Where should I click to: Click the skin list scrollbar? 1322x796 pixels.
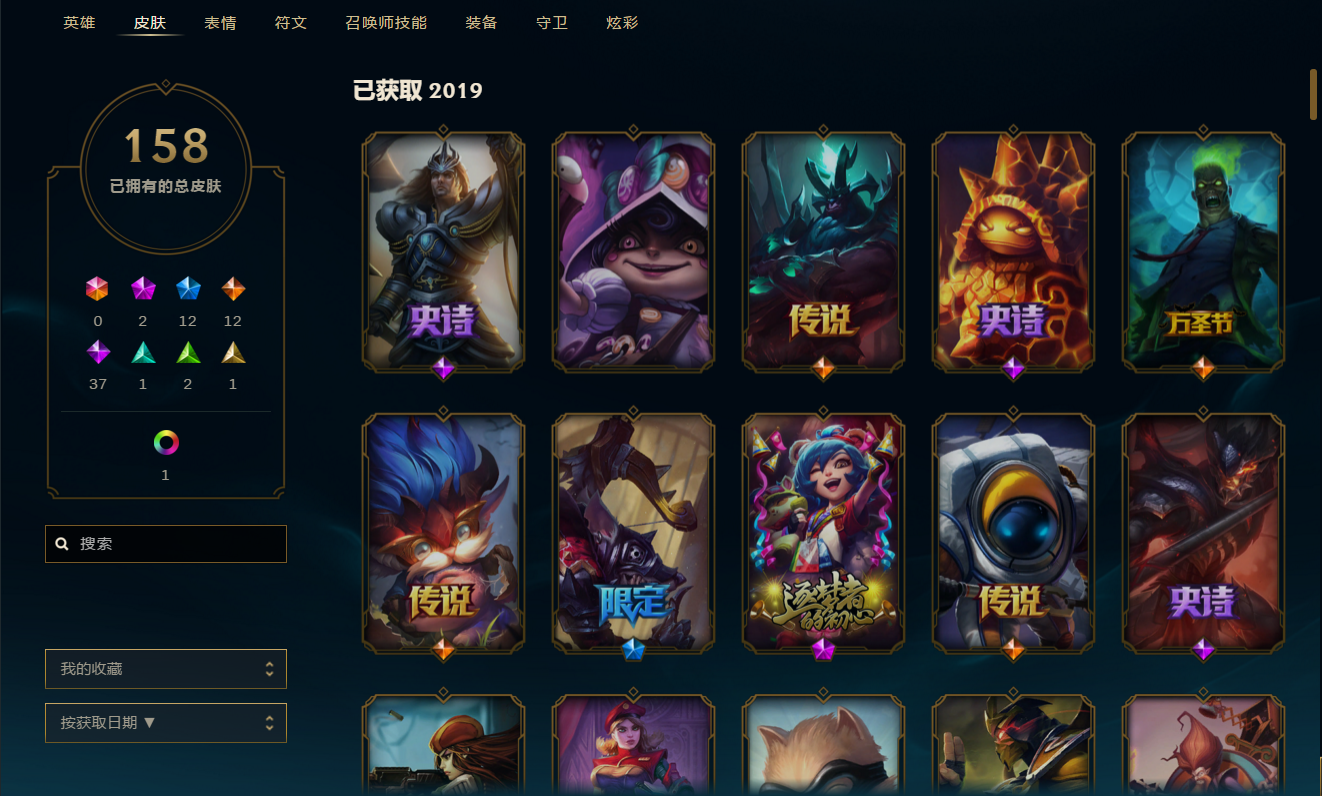(x=1314, y=95)
